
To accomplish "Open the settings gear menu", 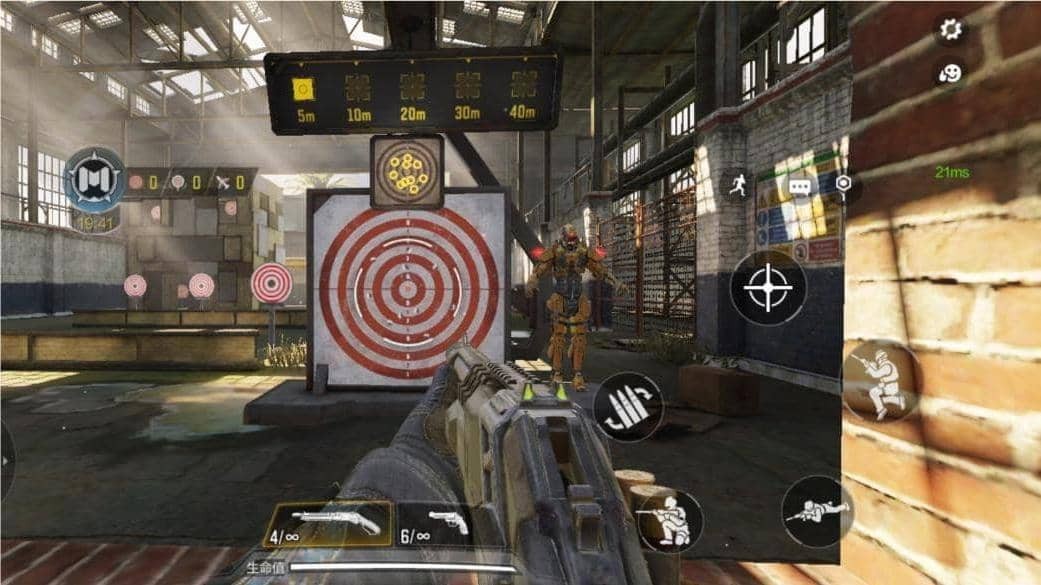I will click(950, 29).
